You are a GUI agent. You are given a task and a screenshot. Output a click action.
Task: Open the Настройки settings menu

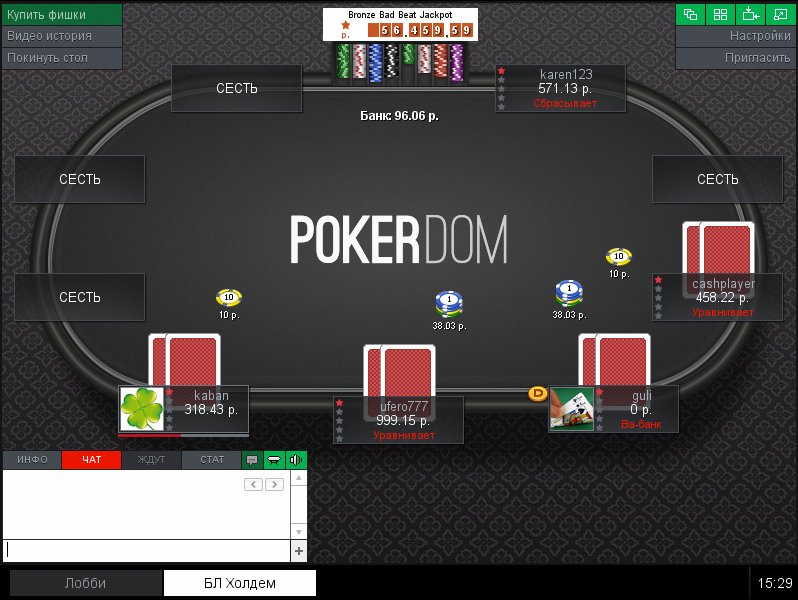[736, 36]
